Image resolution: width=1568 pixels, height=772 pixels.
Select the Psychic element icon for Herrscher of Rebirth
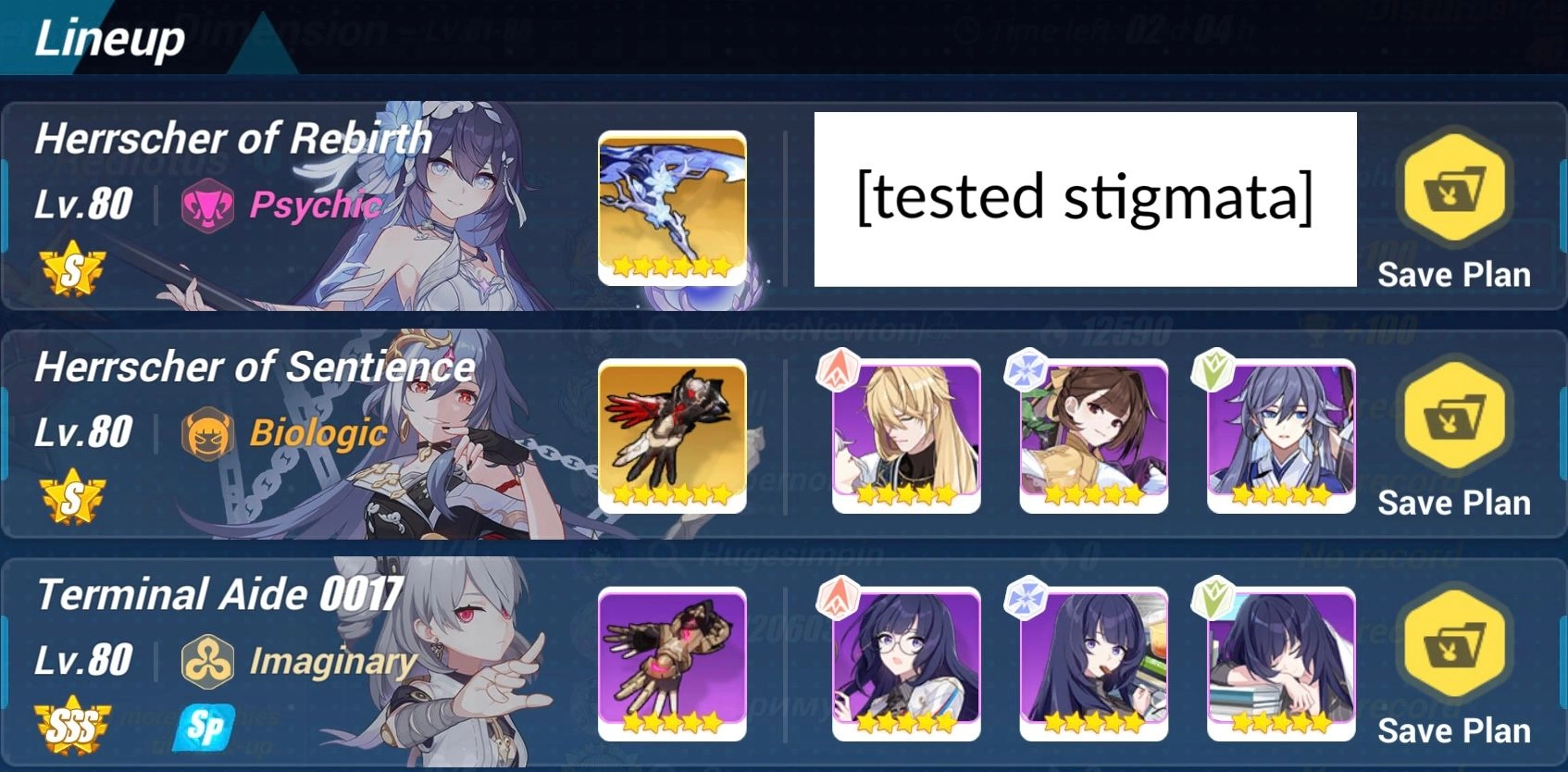[209, 206]
